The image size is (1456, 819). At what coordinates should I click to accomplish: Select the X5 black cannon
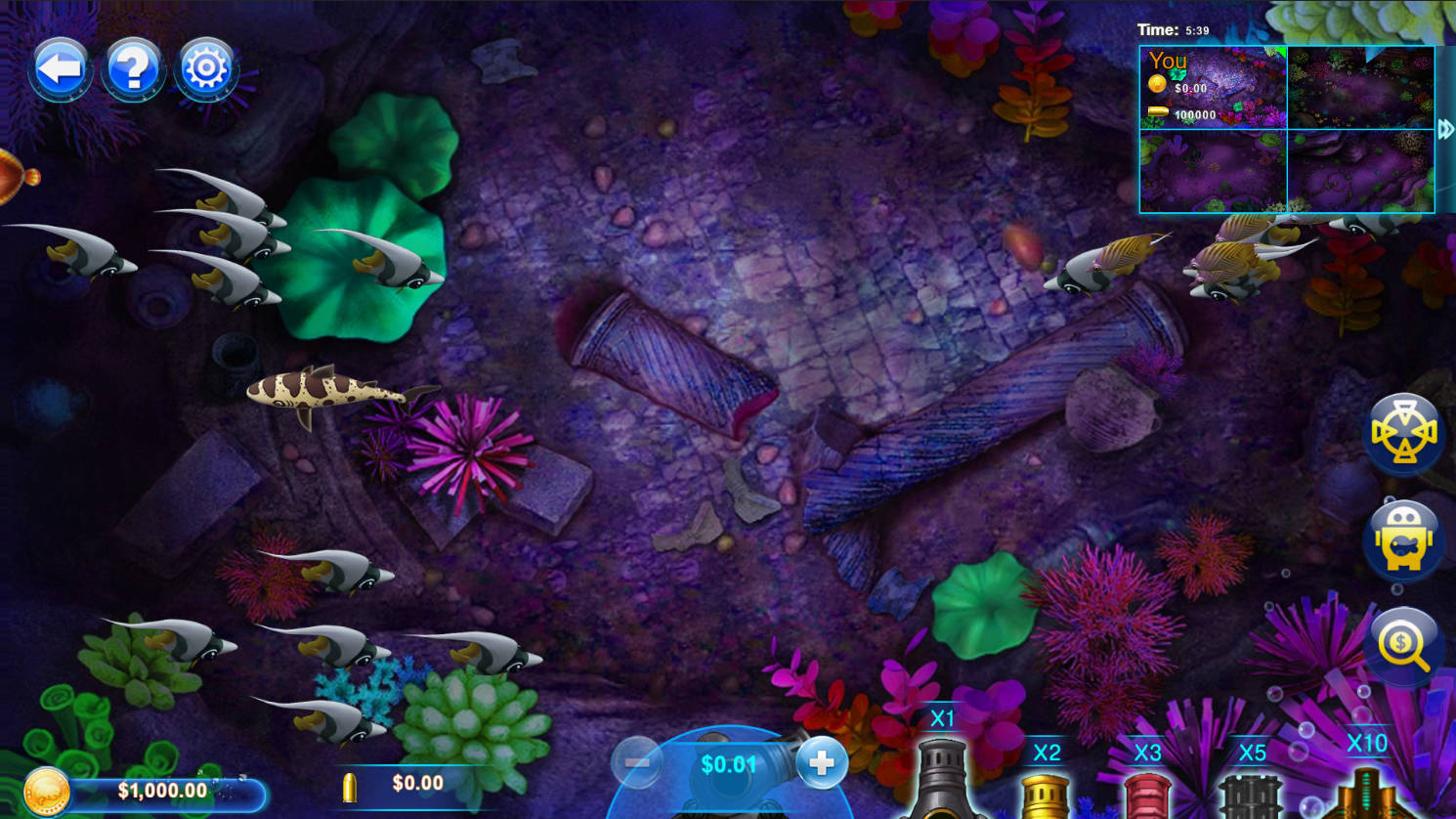pos(1254,794)
